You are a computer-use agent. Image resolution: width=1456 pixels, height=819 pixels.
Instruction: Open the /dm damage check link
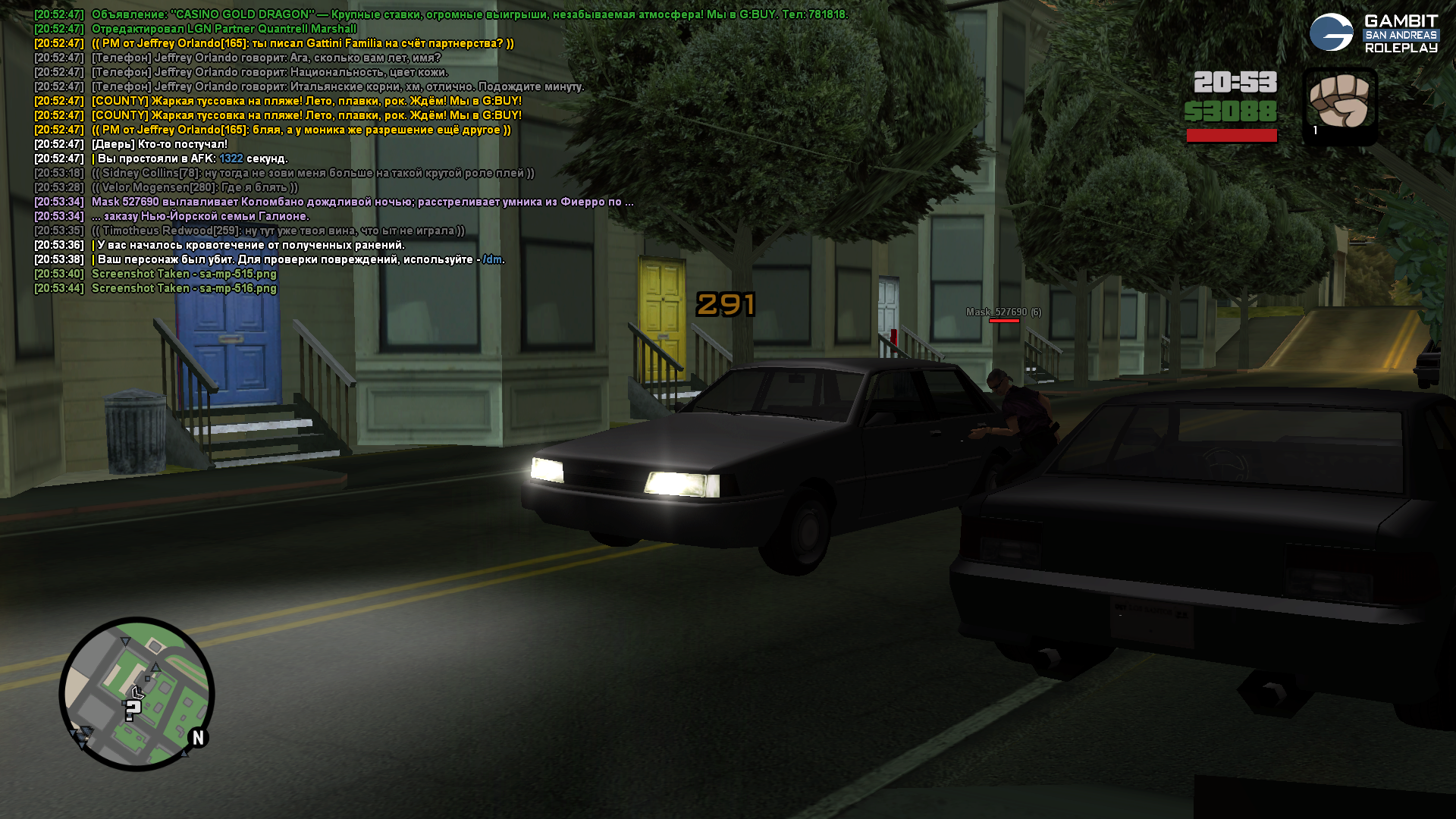[x=491, y=259]
